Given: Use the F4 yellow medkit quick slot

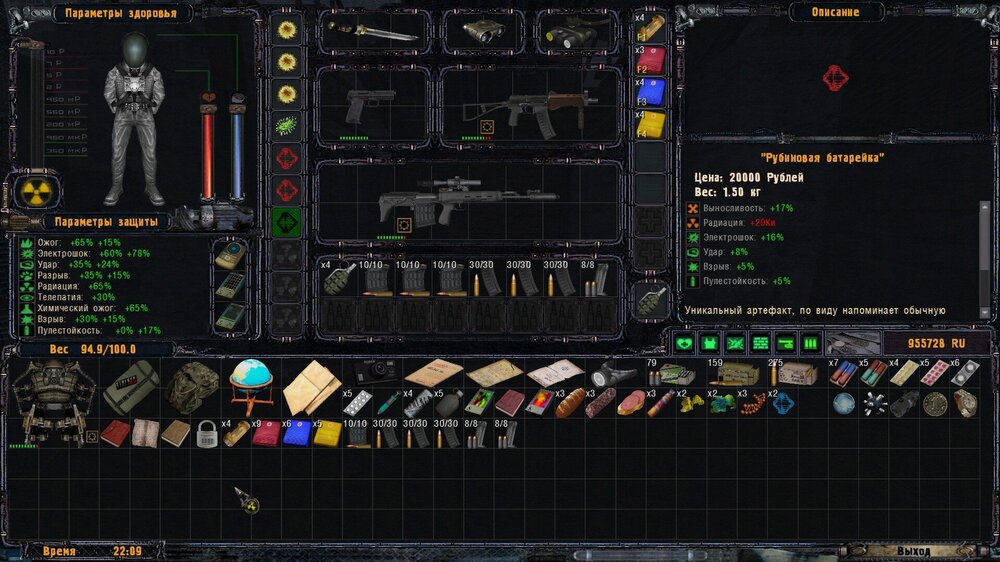Looking at the screenshot, I should (x=650, y=123).
